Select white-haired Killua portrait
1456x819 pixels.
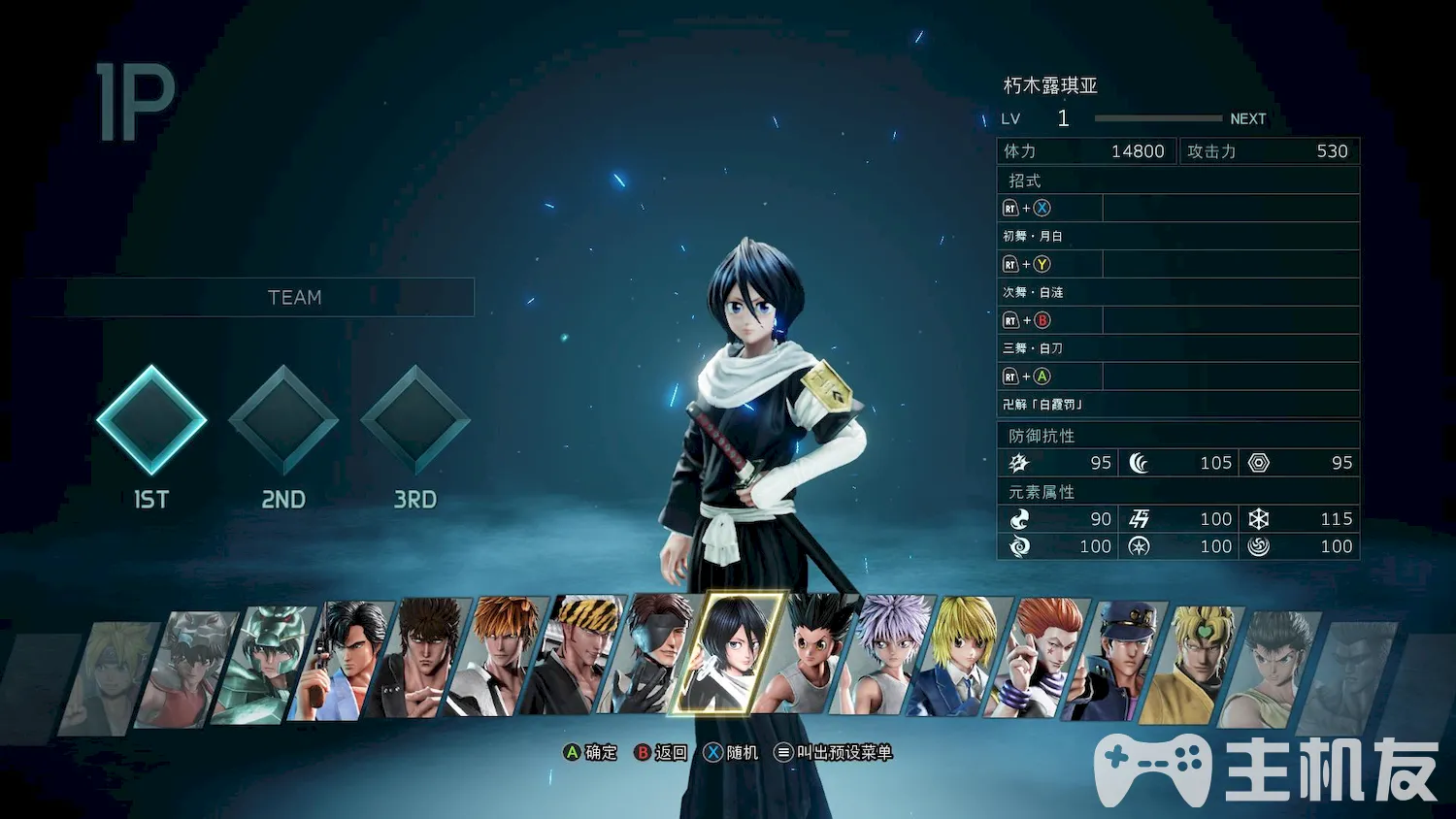[x=885, y=656]
